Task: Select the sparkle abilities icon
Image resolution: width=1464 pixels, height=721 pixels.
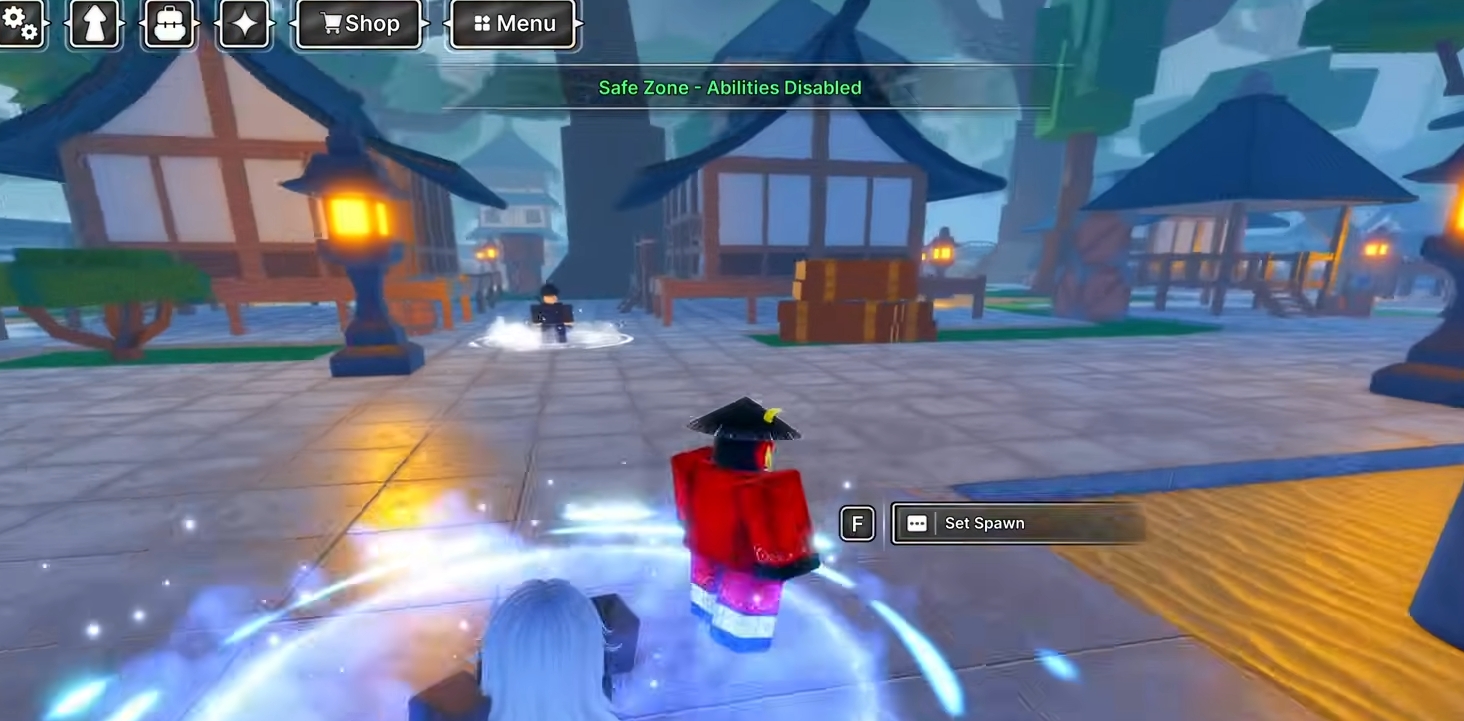Action: pyautogui.click(x=243, y=22)
